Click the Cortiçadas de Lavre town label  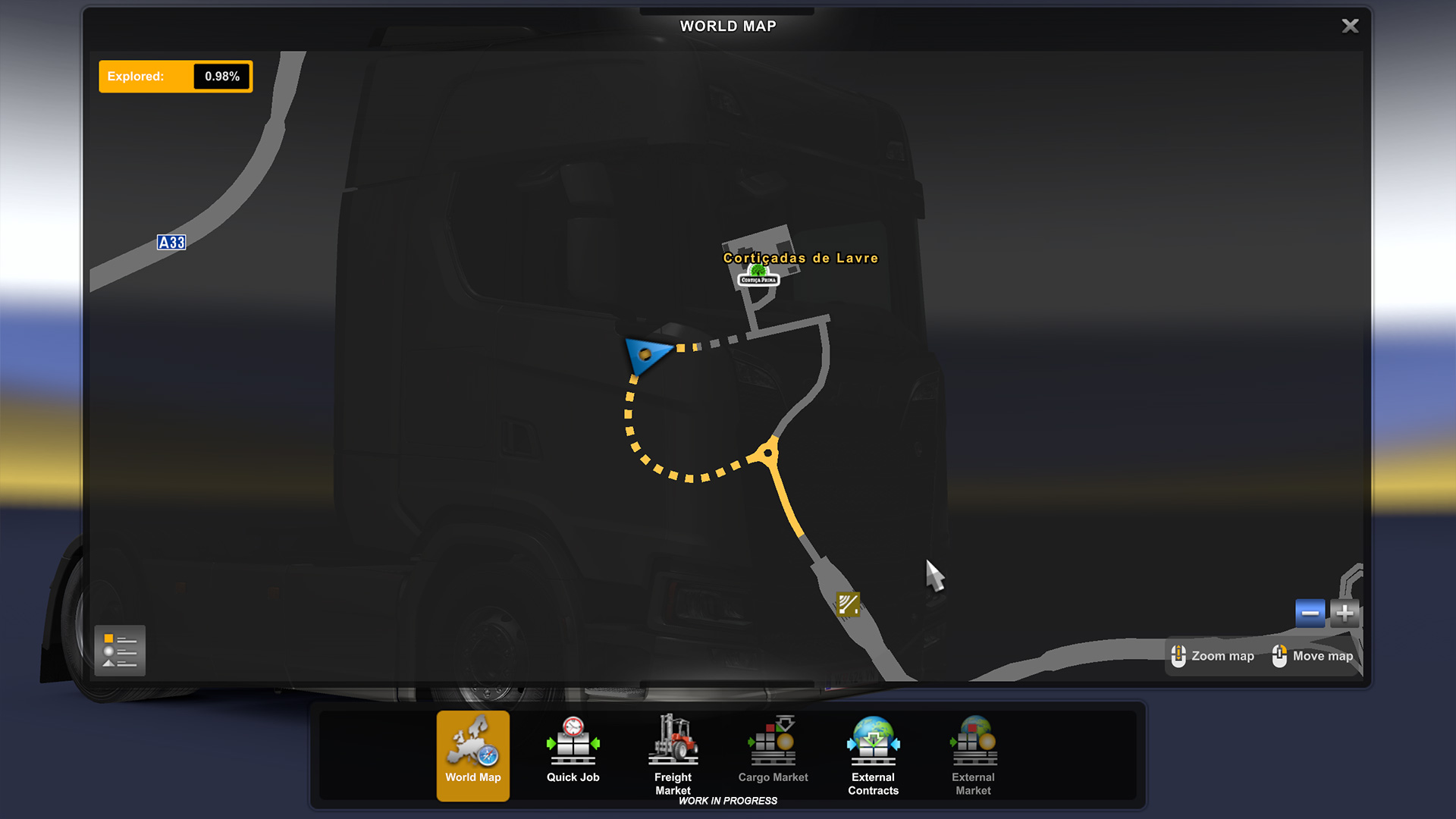point(800,258)
